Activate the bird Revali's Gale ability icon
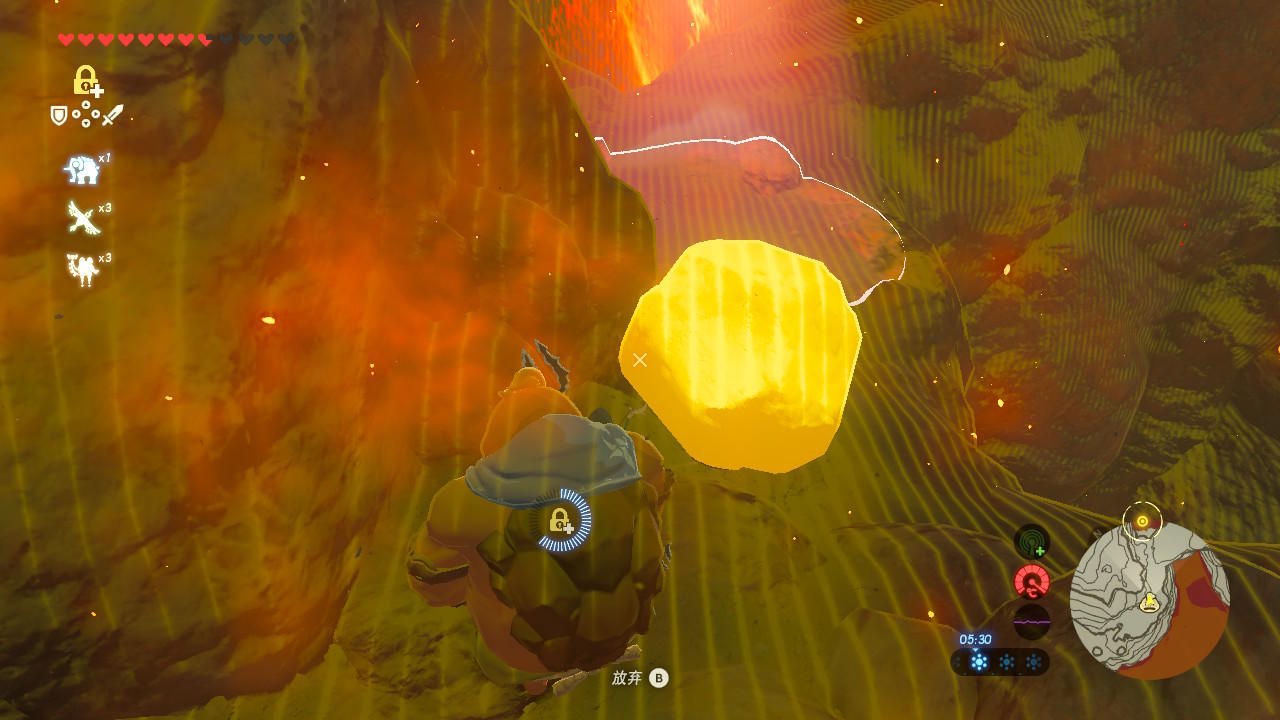Image resolution: width=1280 pixels, height=720 pixels. pyautogui.click(x=82, y=217)
